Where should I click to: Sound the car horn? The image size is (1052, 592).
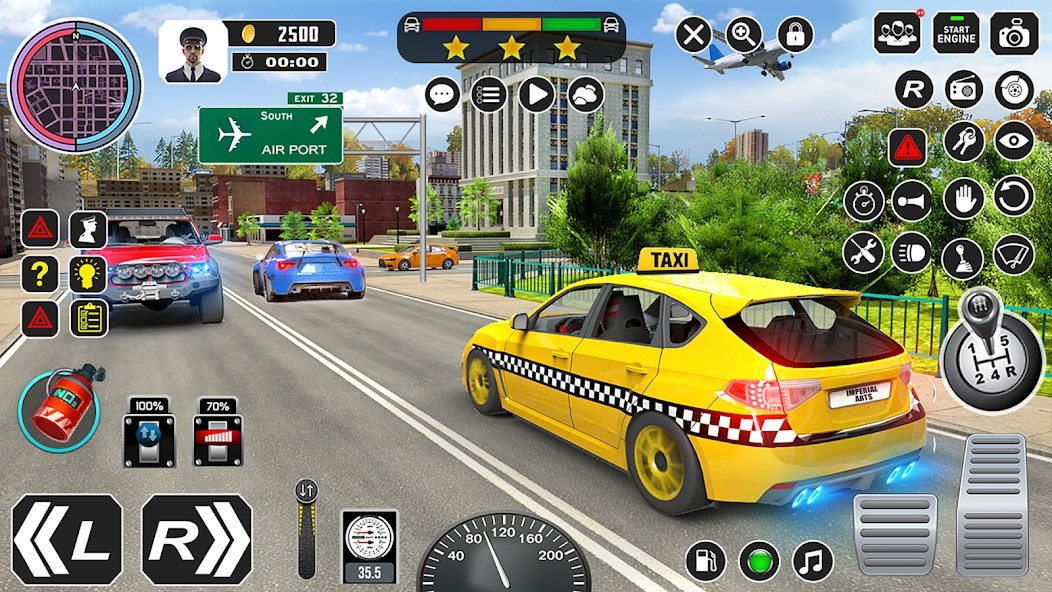tap(912, 200)
